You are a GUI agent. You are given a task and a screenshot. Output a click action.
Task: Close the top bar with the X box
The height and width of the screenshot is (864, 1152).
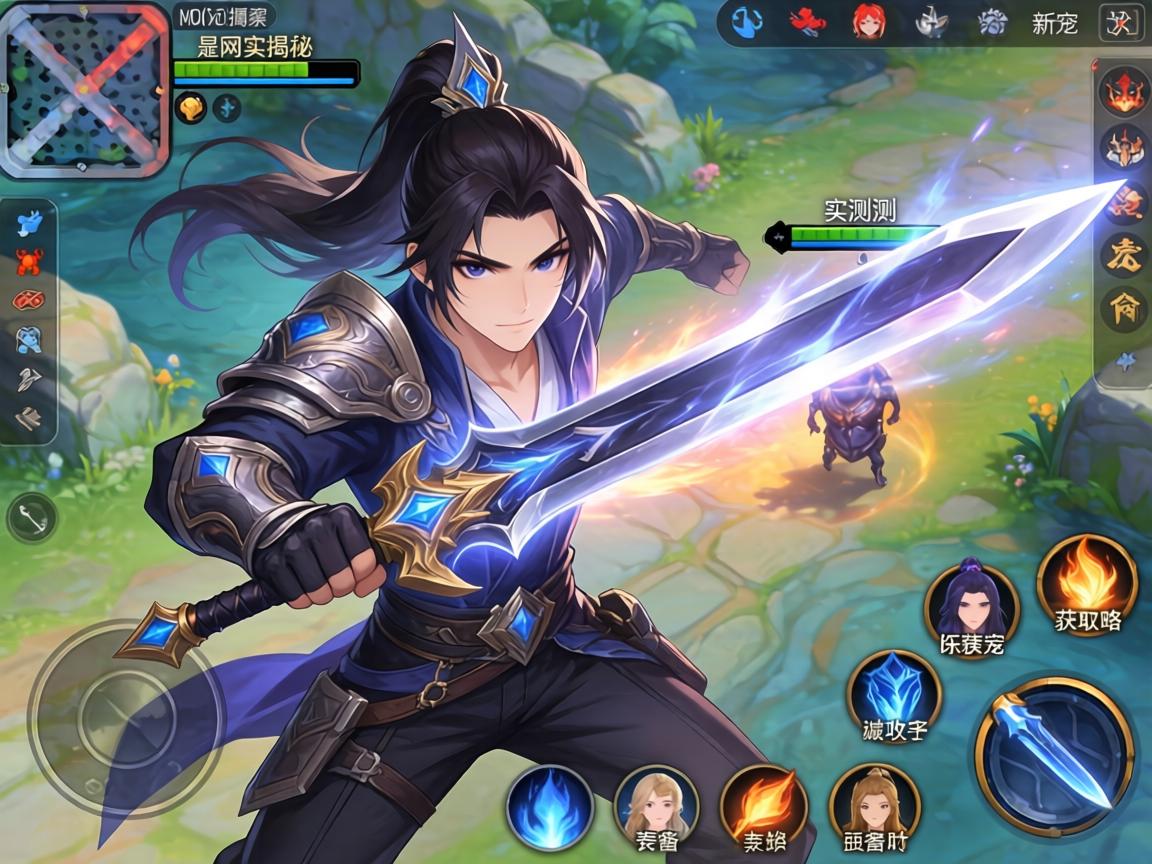pyautogui.click(x=1120, y=22)
